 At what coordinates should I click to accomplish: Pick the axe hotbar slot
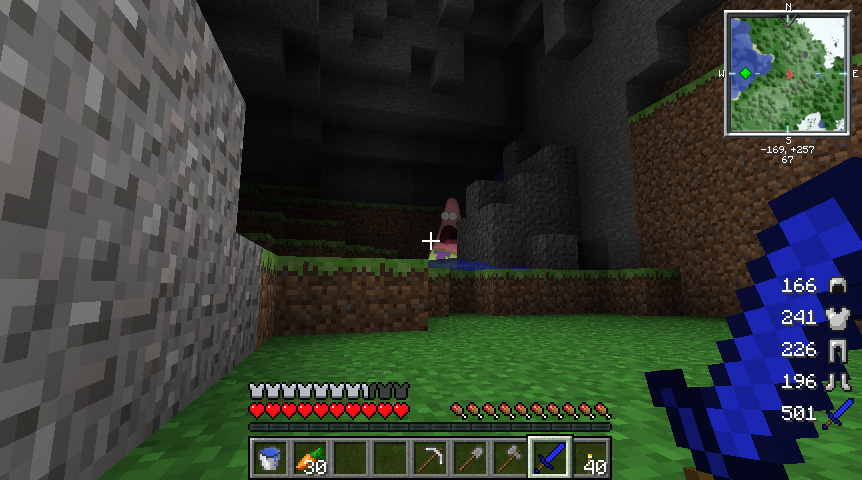point(510,459)
